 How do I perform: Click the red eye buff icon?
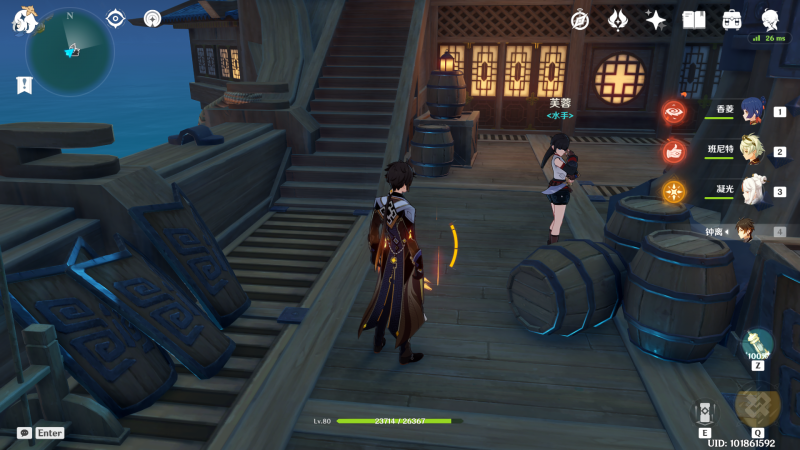pyautogui.click(x=673, y=113)
